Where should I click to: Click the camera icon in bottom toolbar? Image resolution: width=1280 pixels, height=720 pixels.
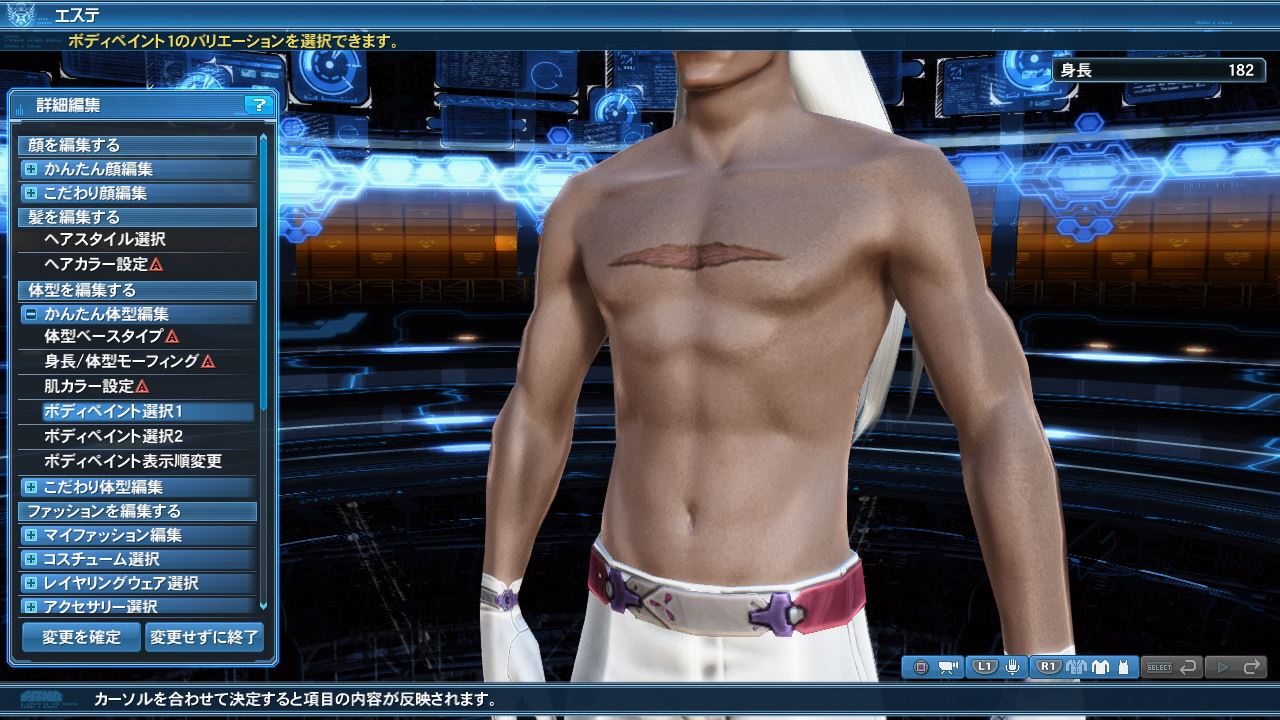pos(948,667)
